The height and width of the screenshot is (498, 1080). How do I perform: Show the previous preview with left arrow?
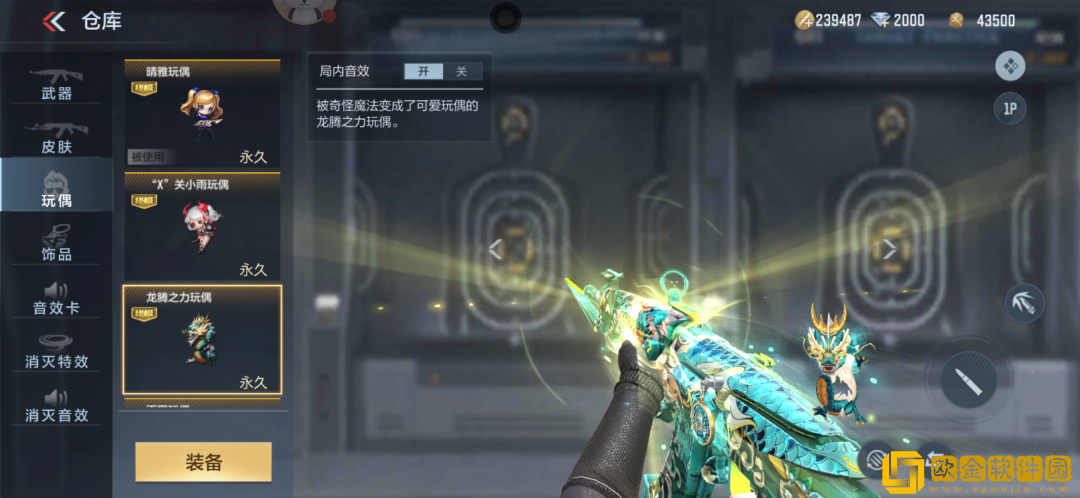pos(496,250)
